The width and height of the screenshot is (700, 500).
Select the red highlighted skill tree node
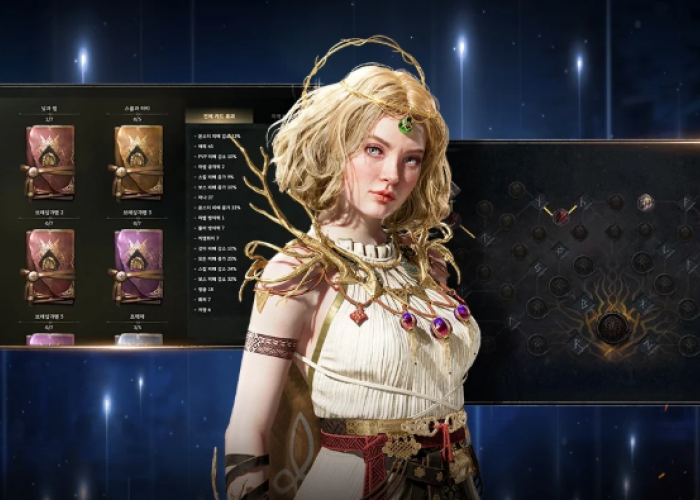[x=561, y=216]
